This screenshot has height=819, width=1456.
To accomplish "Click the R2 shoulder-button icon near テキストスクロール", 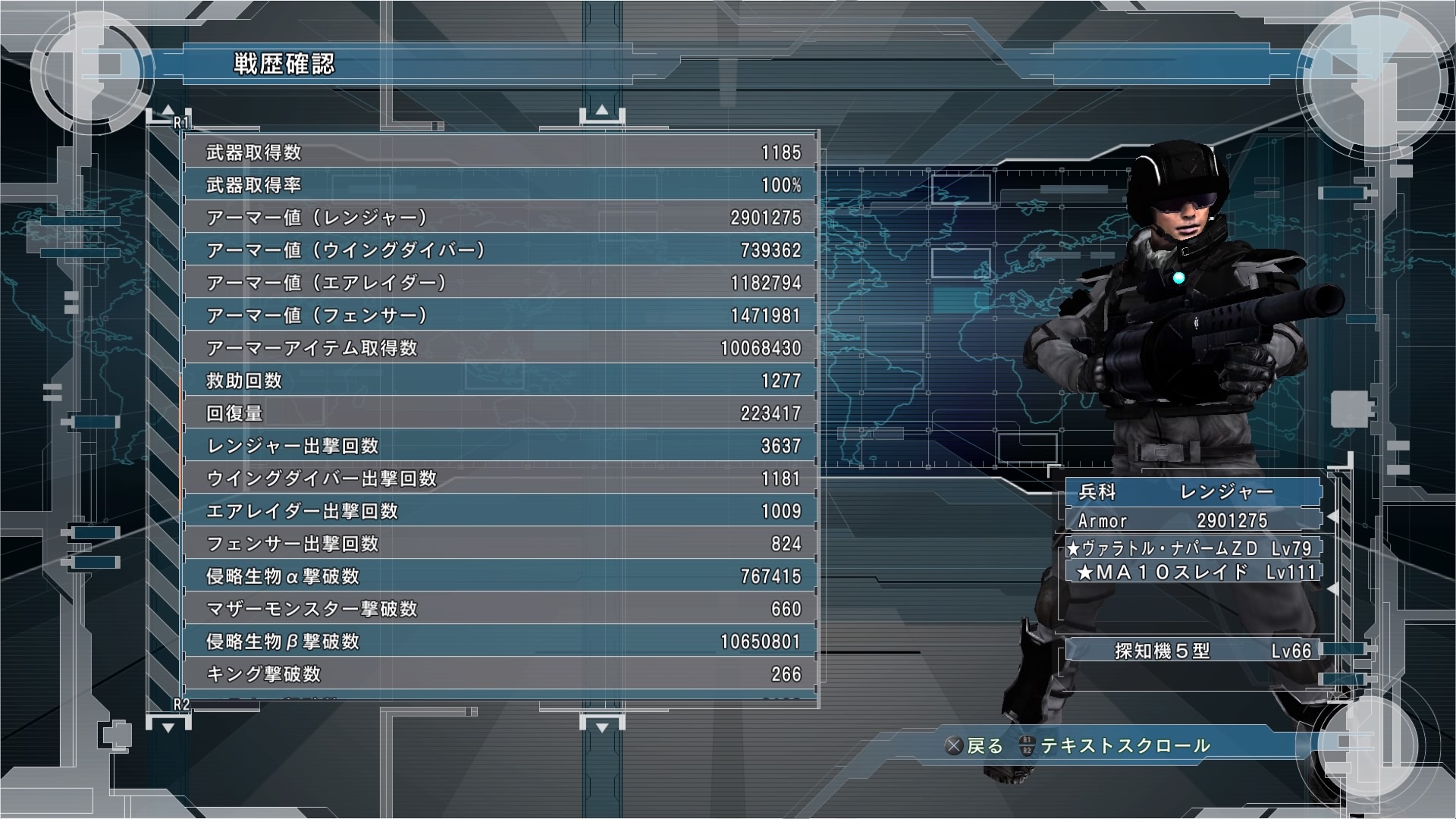I will coord(1027,749).
